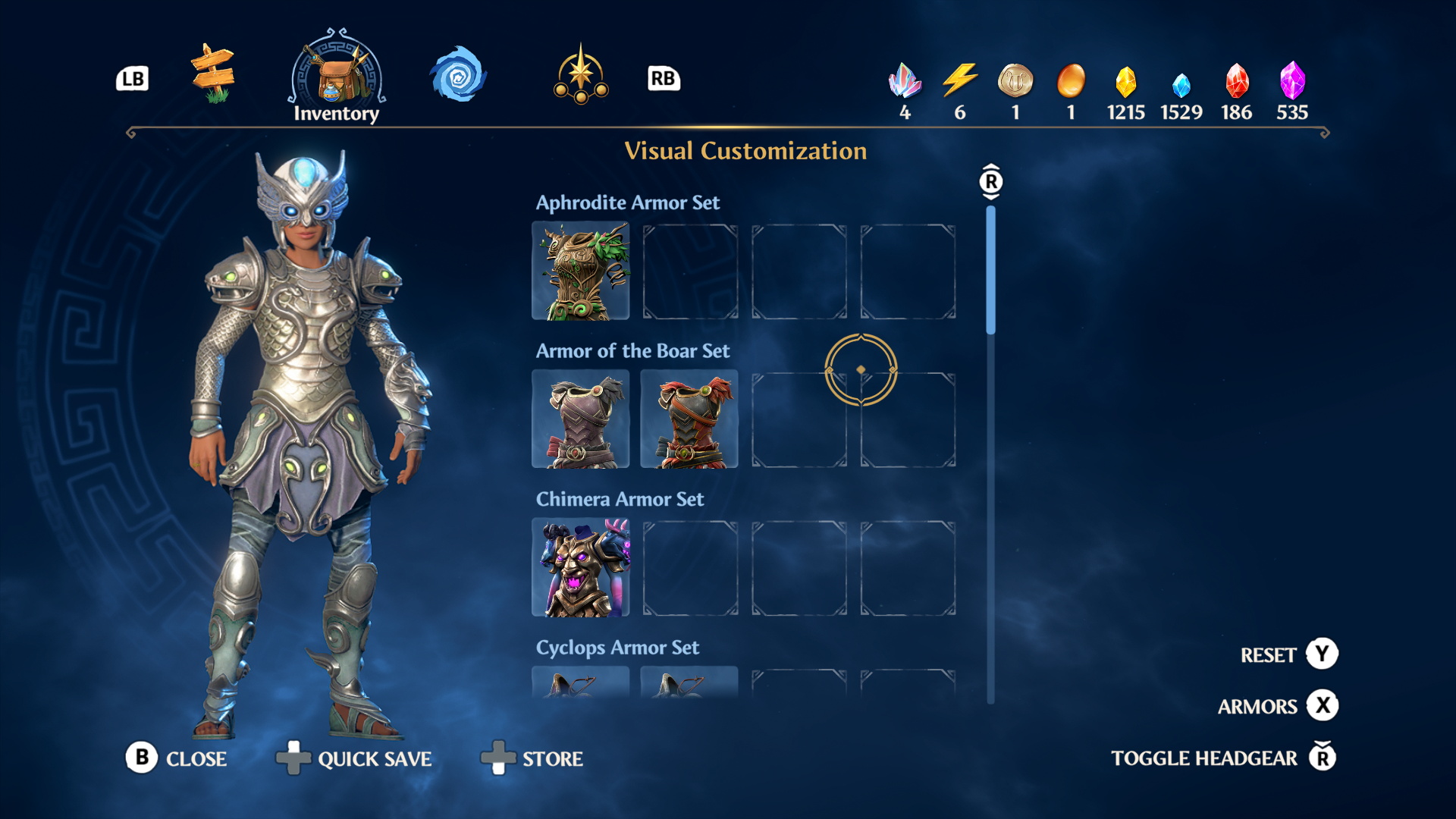Click the armor list scrollbar
This screenshot has width=1456, height=819.
990,270
